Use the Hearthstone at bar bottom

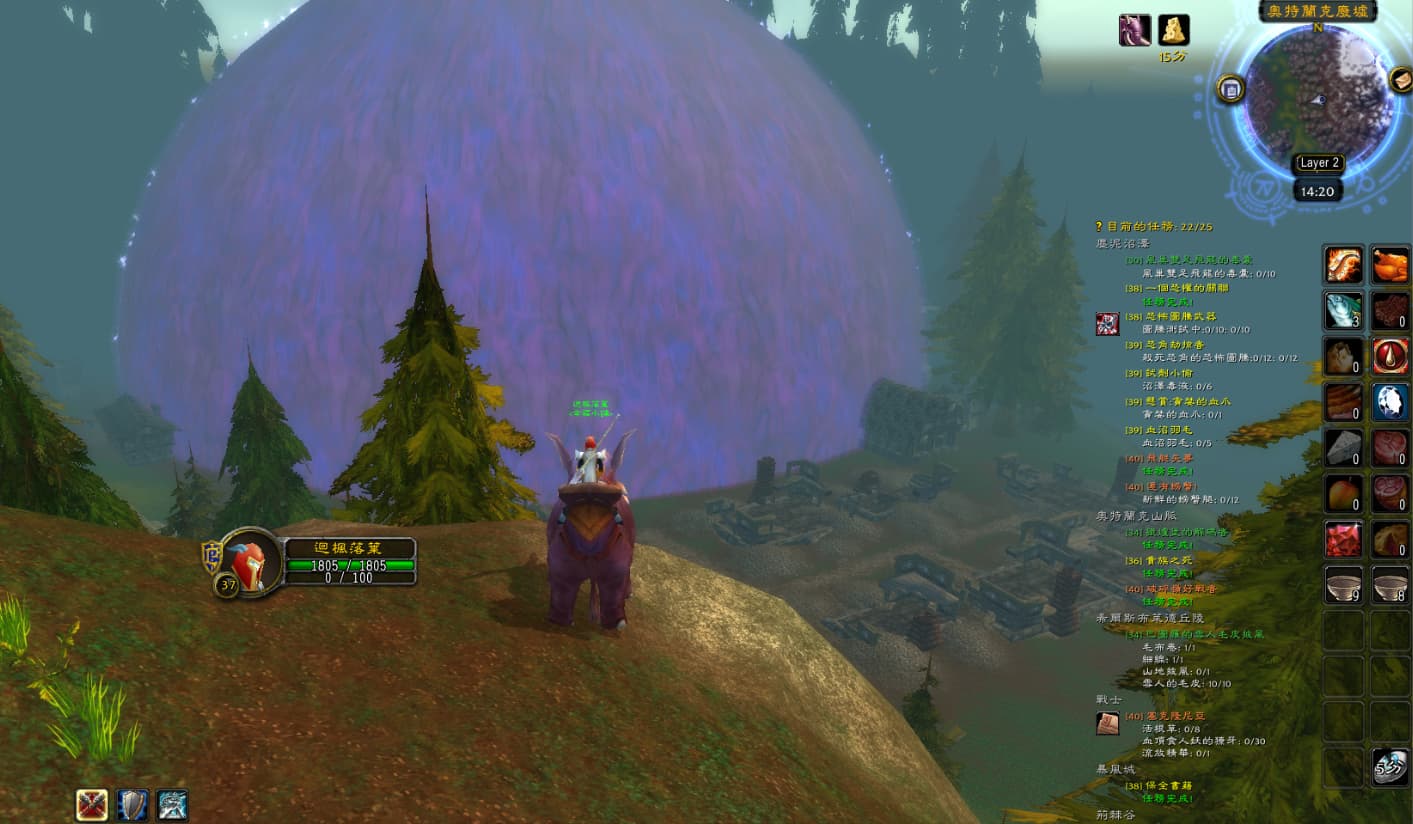click(x=1389, y=767)
